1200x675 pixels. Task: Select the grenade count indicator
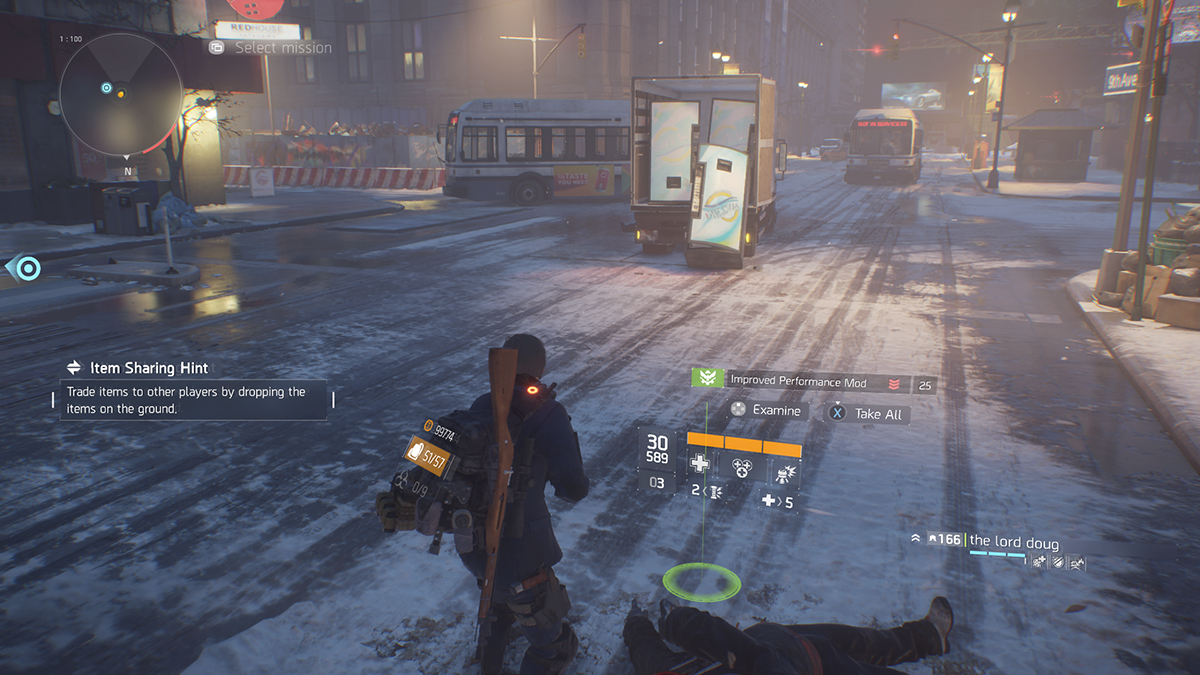click(705, 491)
